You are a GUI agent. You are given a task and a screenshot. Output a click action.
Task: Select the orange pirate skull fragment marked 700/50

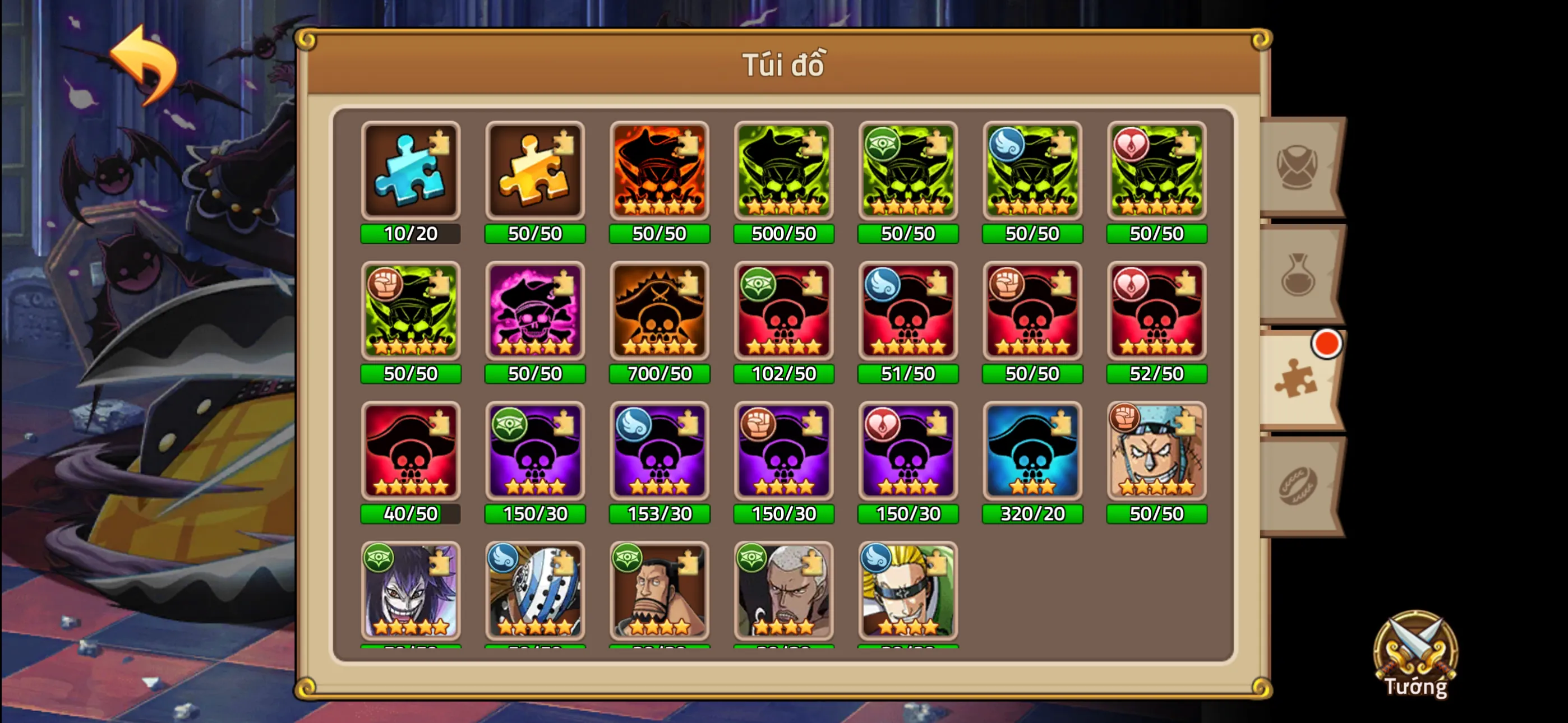(x=659, y=312)
